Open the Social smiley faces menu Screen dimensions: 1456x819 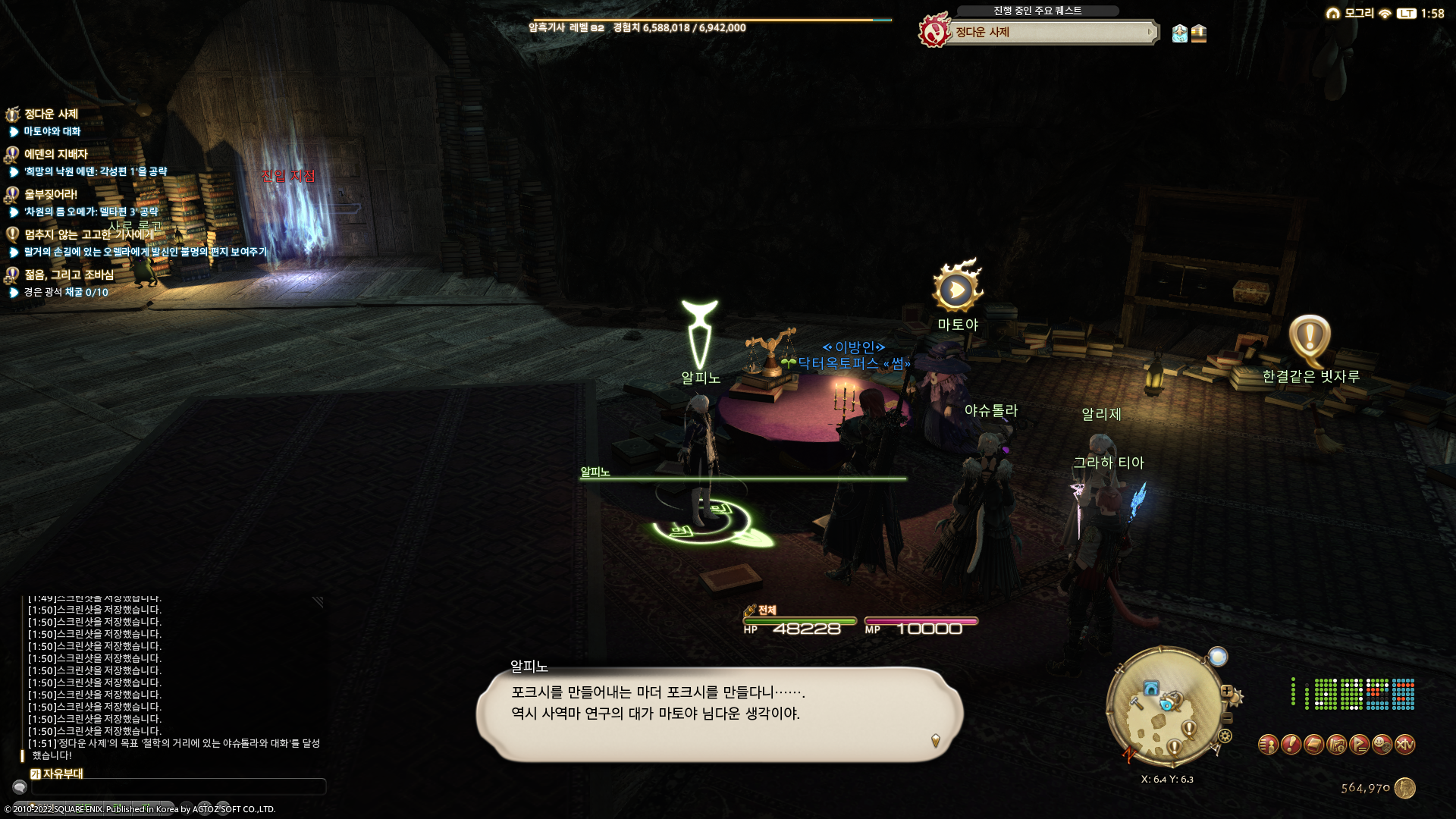pos(1382,745)
